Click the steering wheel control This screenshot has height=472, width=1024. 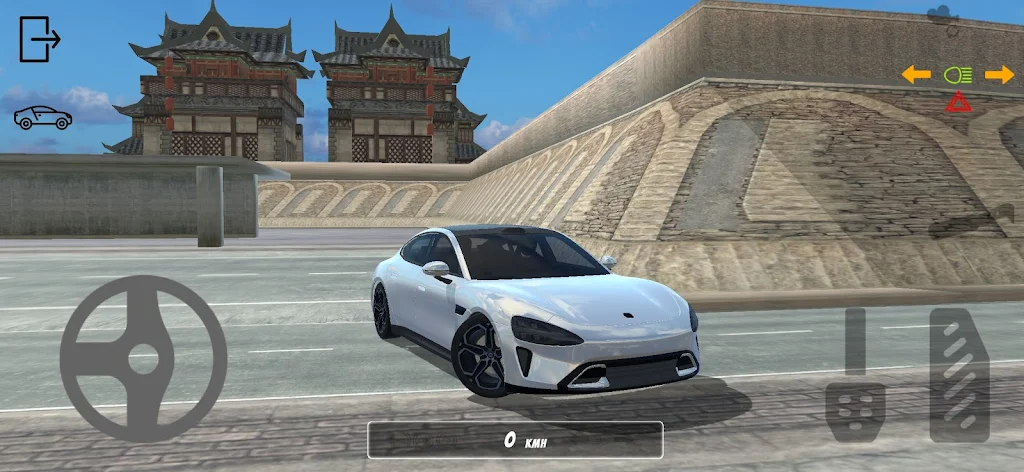(x=143, y=358)
